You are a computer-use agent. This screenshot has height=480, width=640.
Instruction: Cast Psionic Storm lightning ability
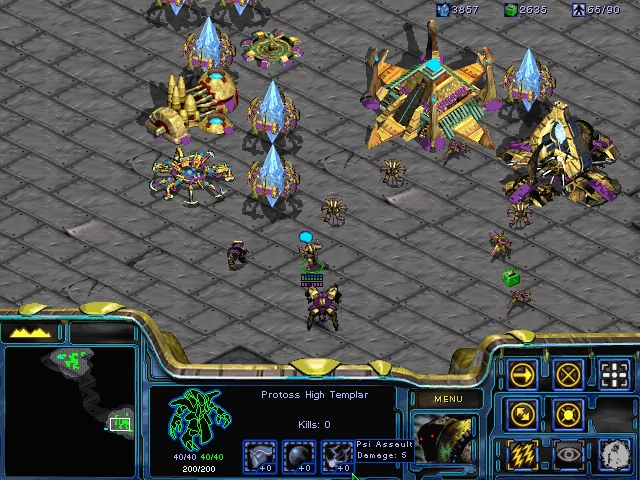click(522, 453)
